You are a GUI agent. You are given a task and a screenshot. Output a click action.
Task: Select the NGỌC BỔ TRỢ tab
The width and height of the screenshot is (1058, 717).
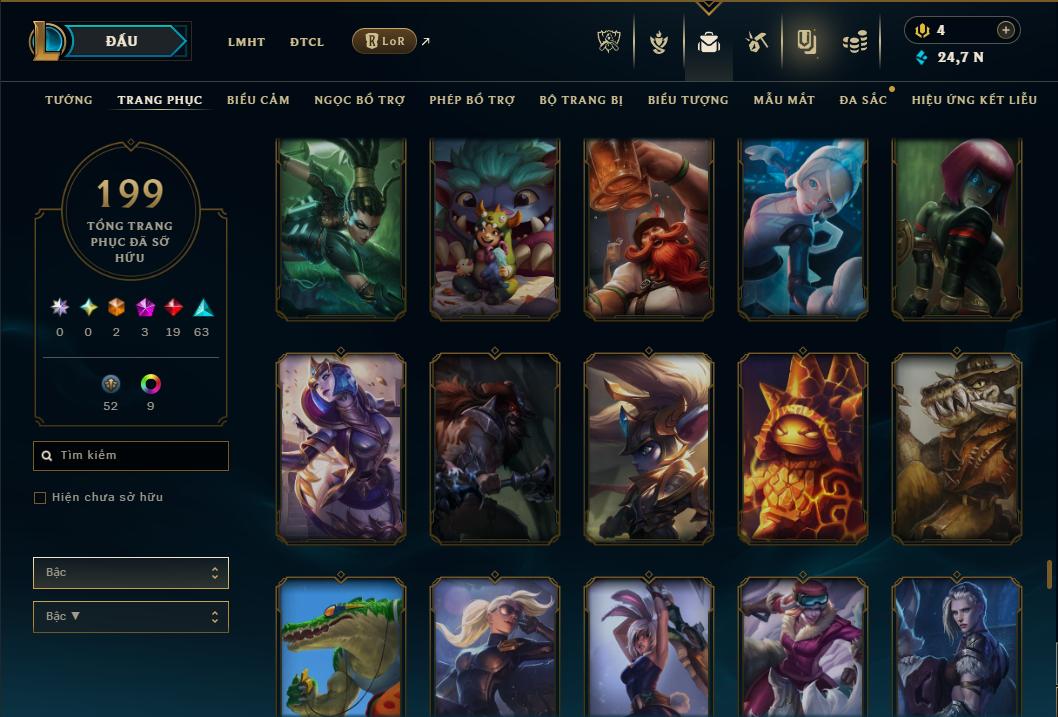[x=359, y=100]
